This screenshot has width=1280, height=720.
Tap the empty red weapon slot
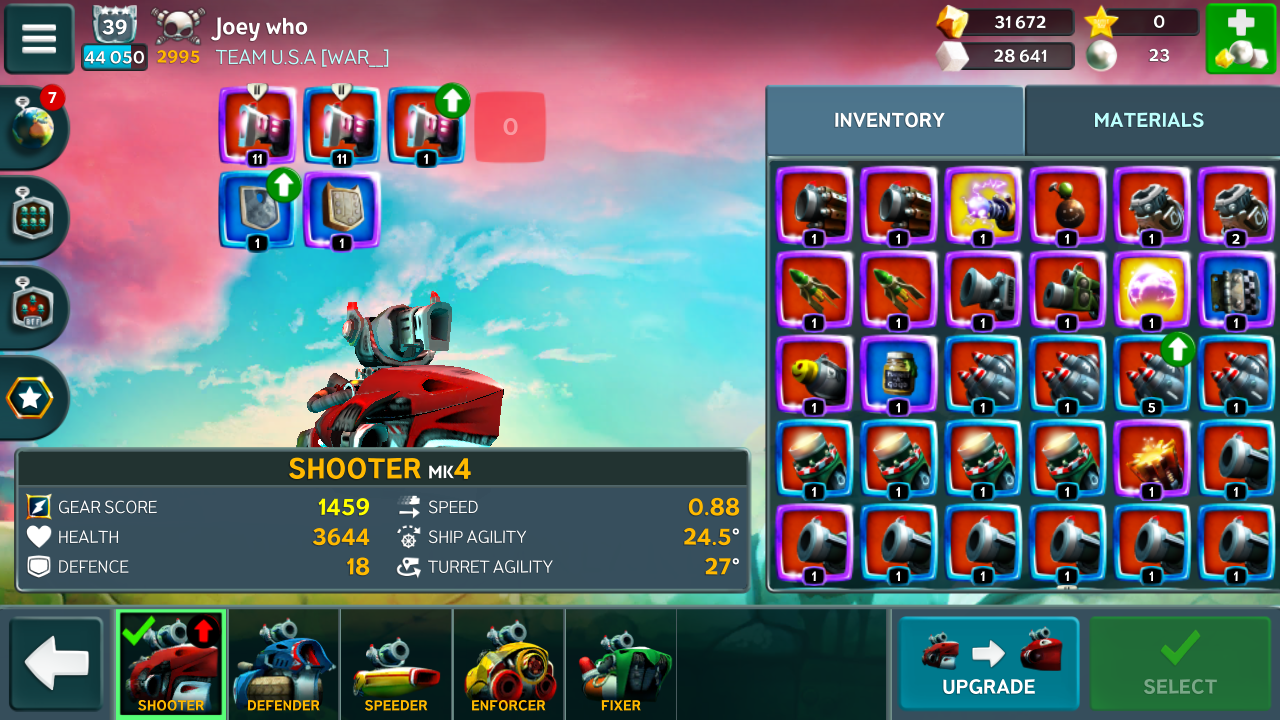point(510,127)
